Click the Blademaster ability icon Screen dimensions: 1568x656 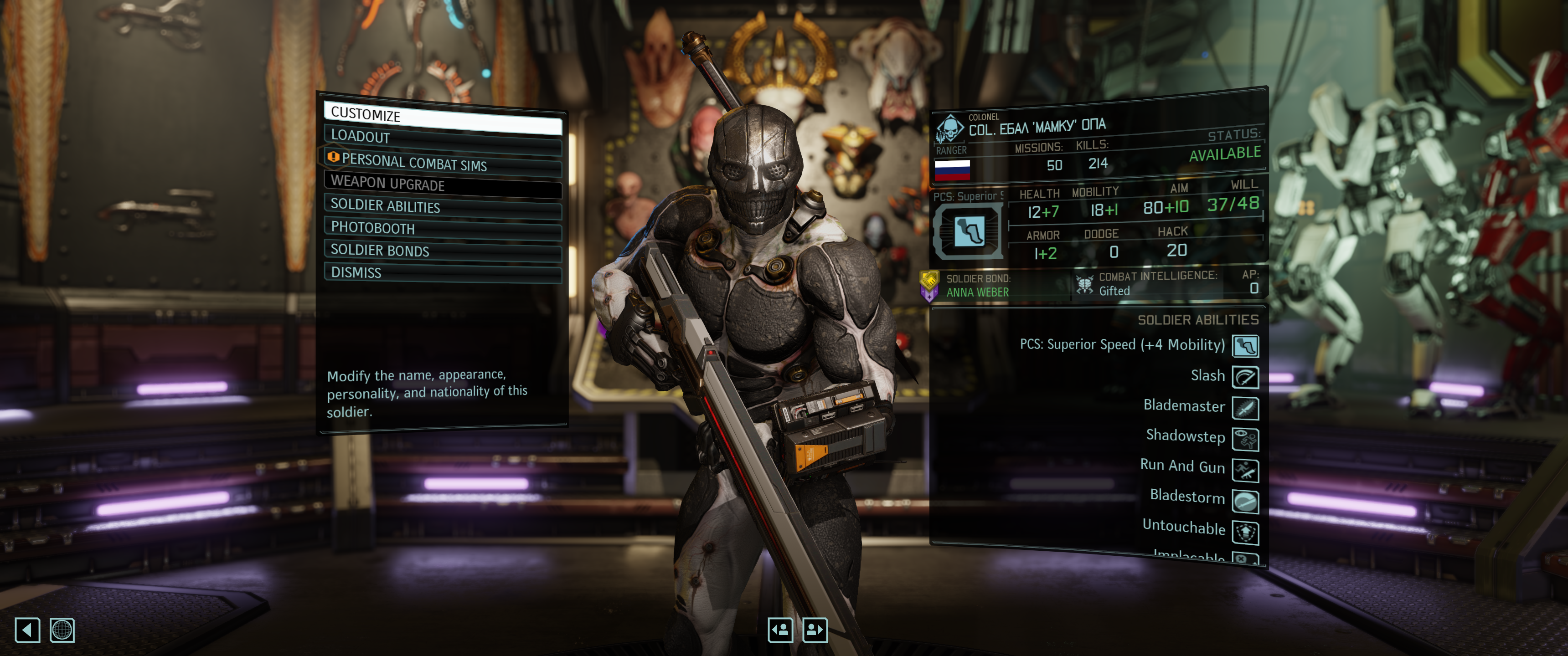1245,408
